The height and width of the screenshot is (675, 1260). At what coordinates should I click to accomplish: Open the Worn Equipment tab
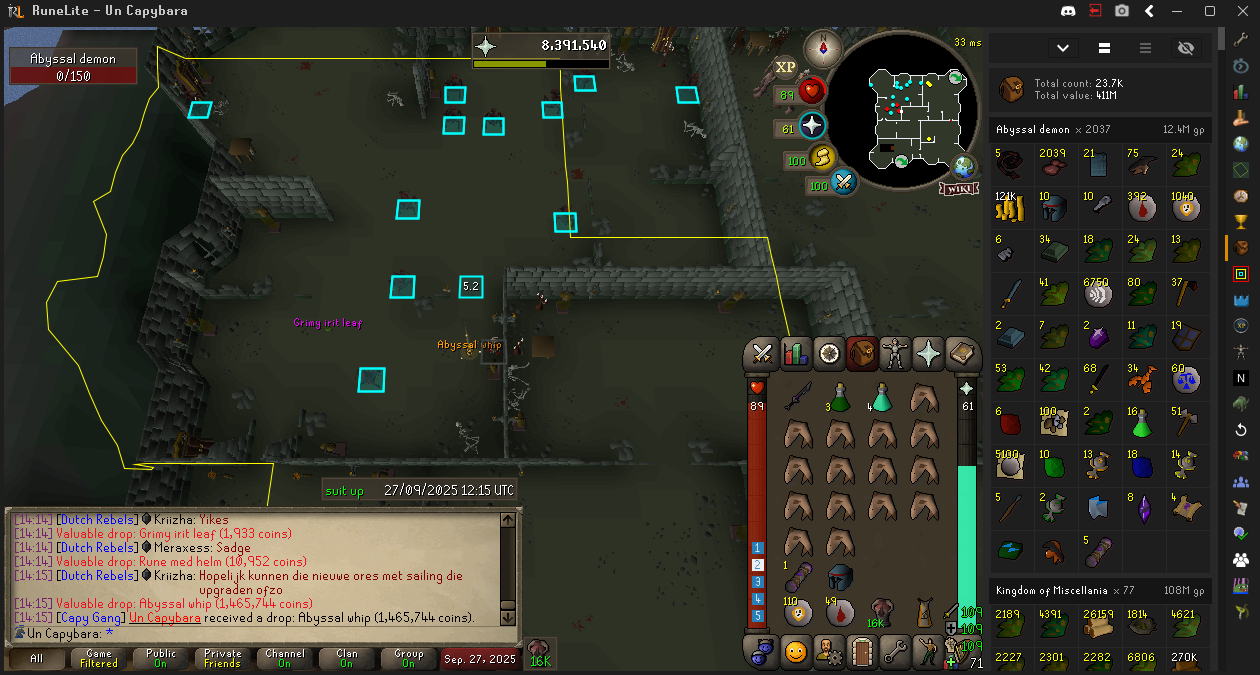tap(894, 353)
